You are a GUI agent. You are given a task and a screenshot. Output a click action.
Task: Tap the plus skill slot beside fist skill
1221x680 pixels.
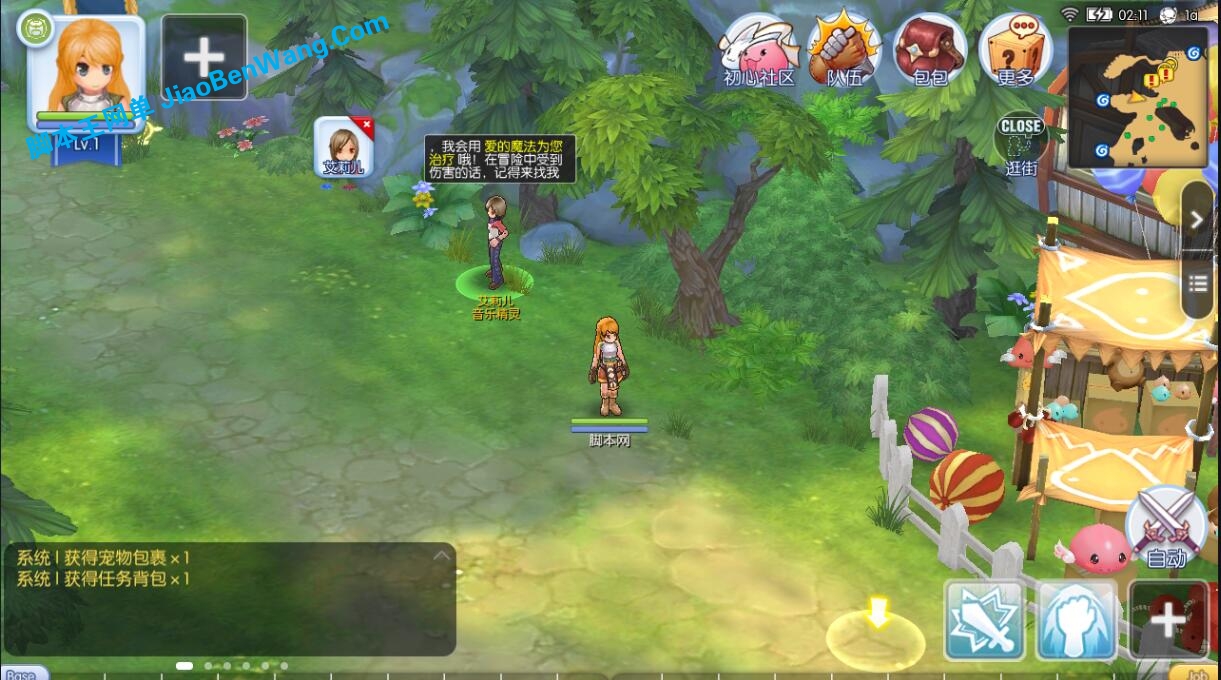1167,620
